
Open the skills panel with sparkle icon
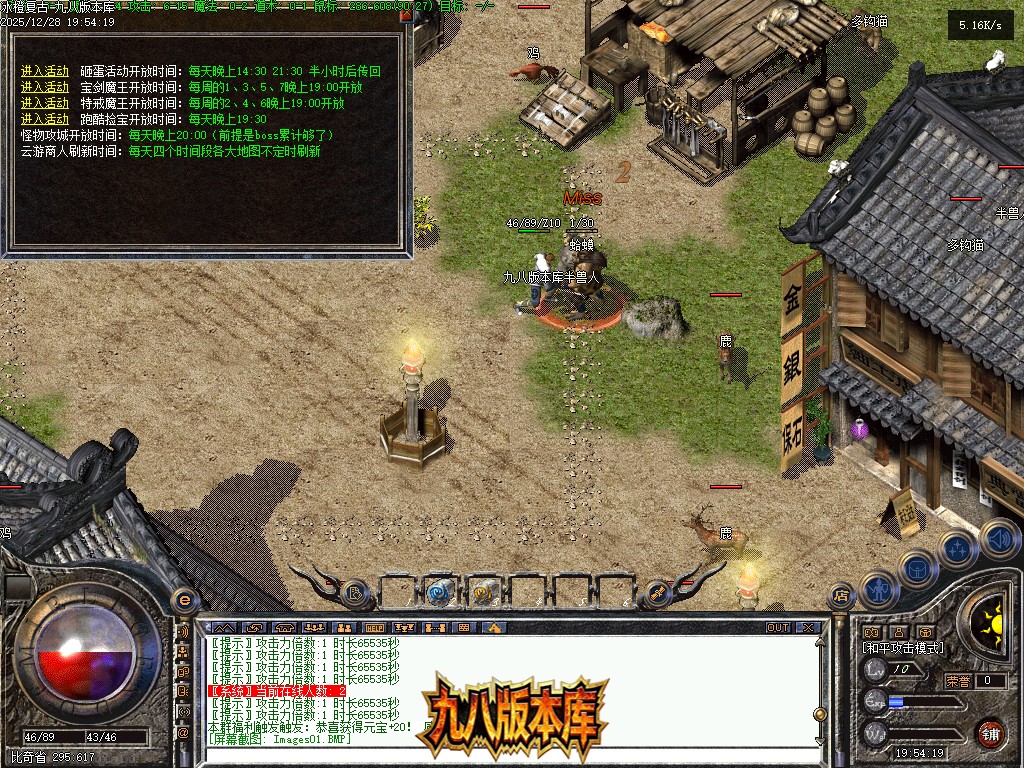[x=957, y=550]
